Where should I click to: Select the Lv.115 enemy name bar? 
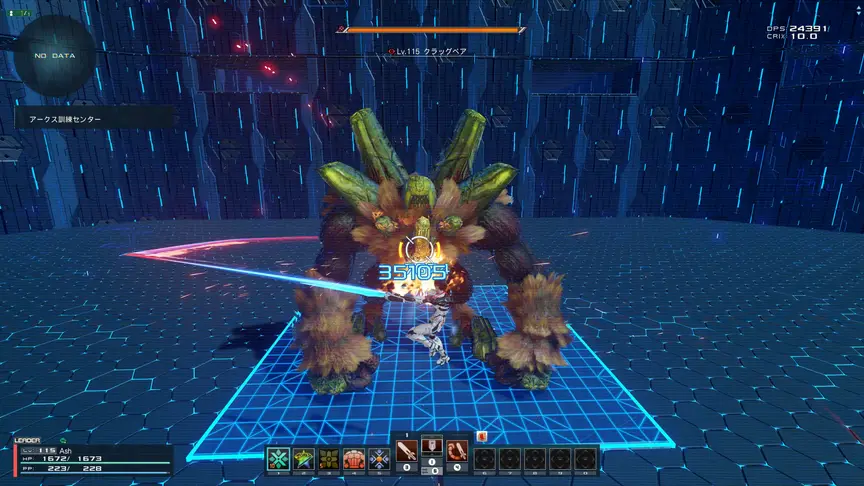(432, 50)
